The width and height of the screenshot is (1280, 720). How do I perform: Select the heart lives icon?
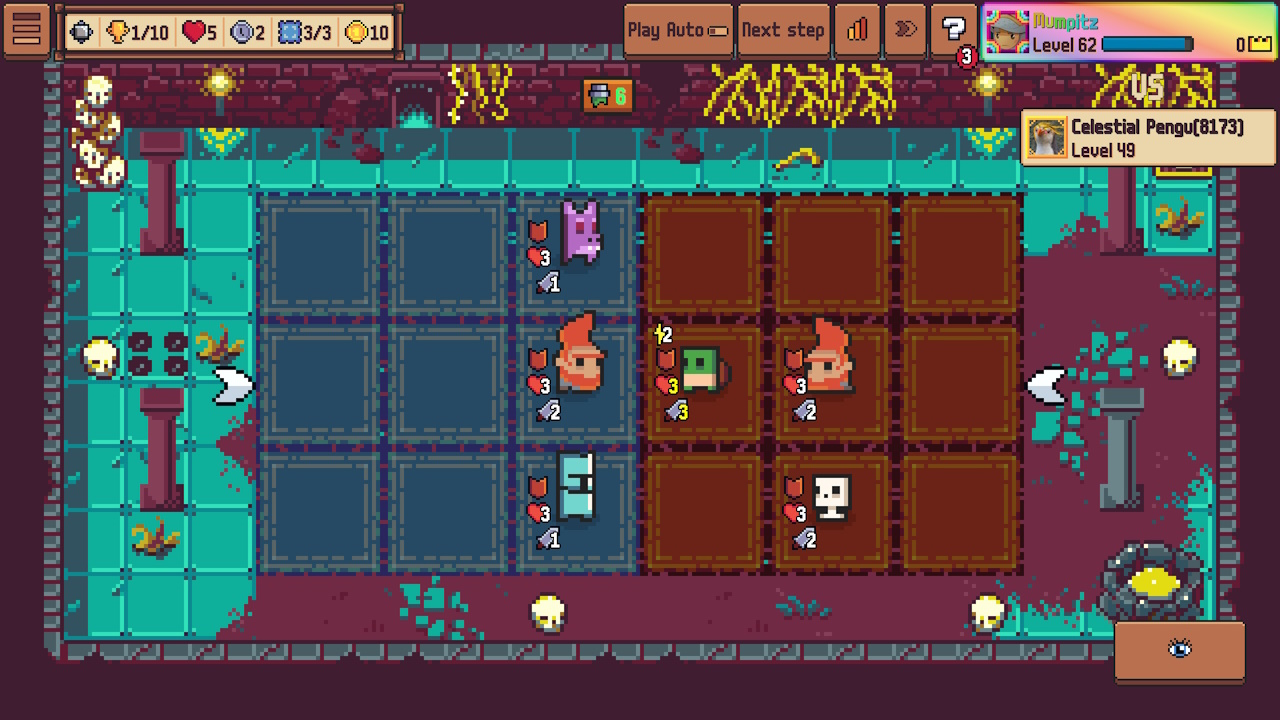pyautogui.click(x=193, y=31)
